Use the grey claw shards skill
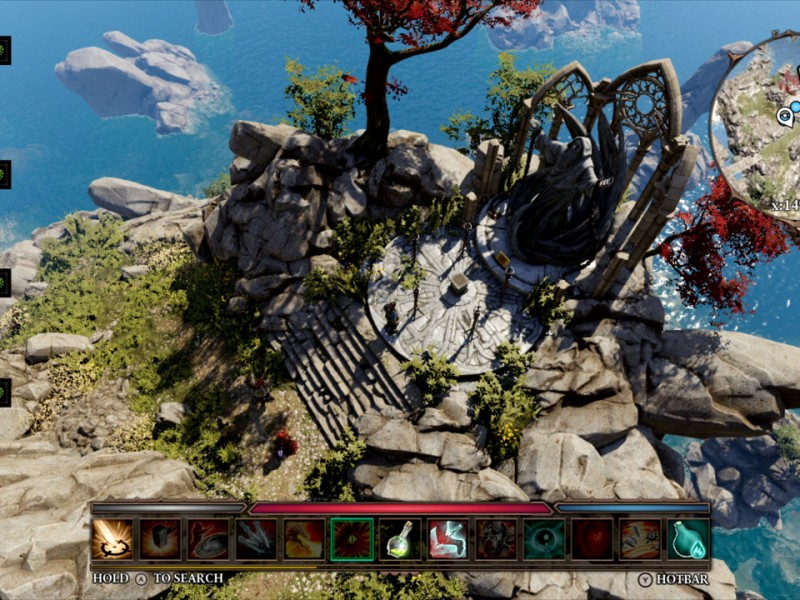The width and height of the screenshot is (800, 600). click(256, 539)
